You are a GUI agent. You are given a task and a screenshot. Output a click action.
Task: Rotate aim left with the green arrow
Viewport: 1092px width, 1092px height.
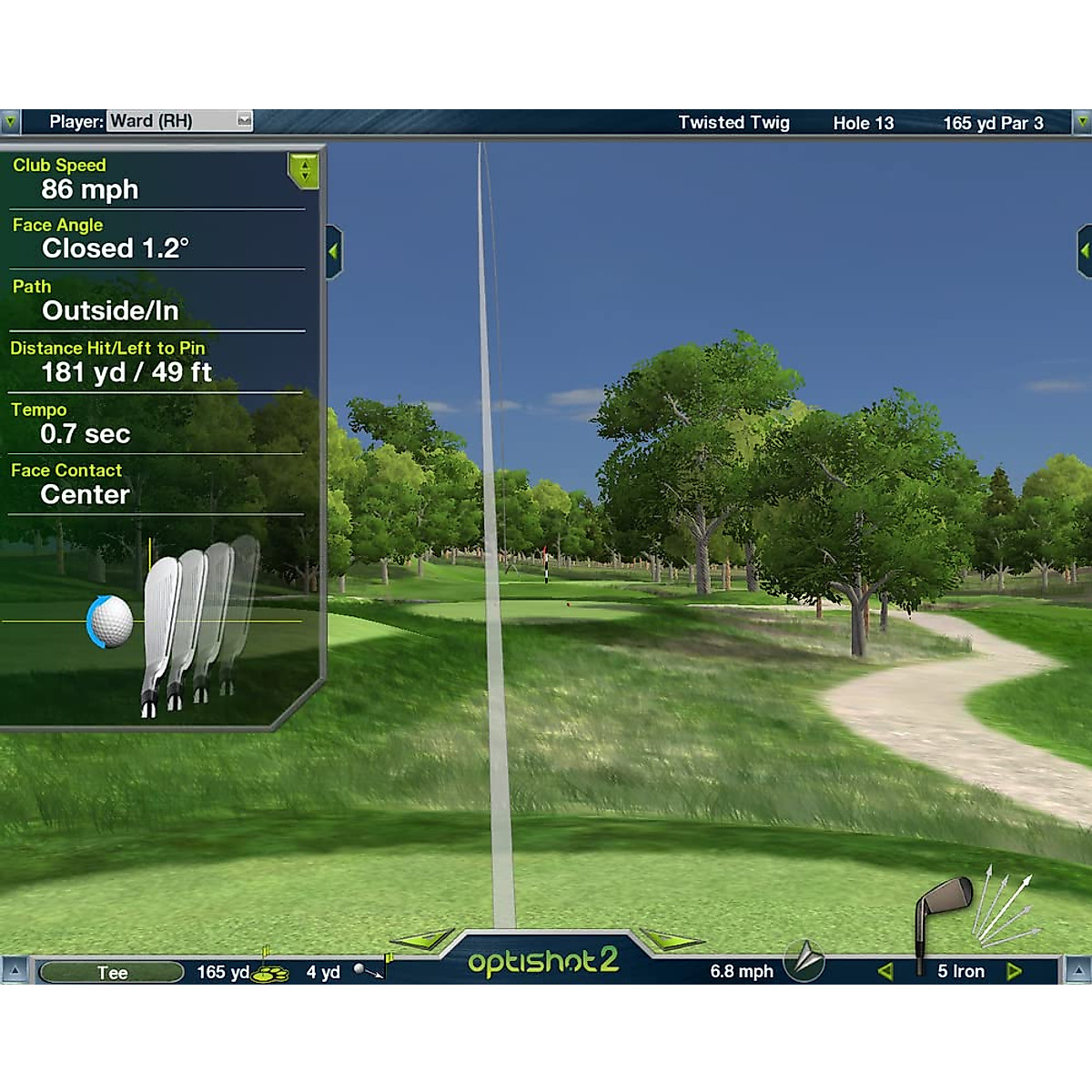pyautogui.click(x=422, y=940)
